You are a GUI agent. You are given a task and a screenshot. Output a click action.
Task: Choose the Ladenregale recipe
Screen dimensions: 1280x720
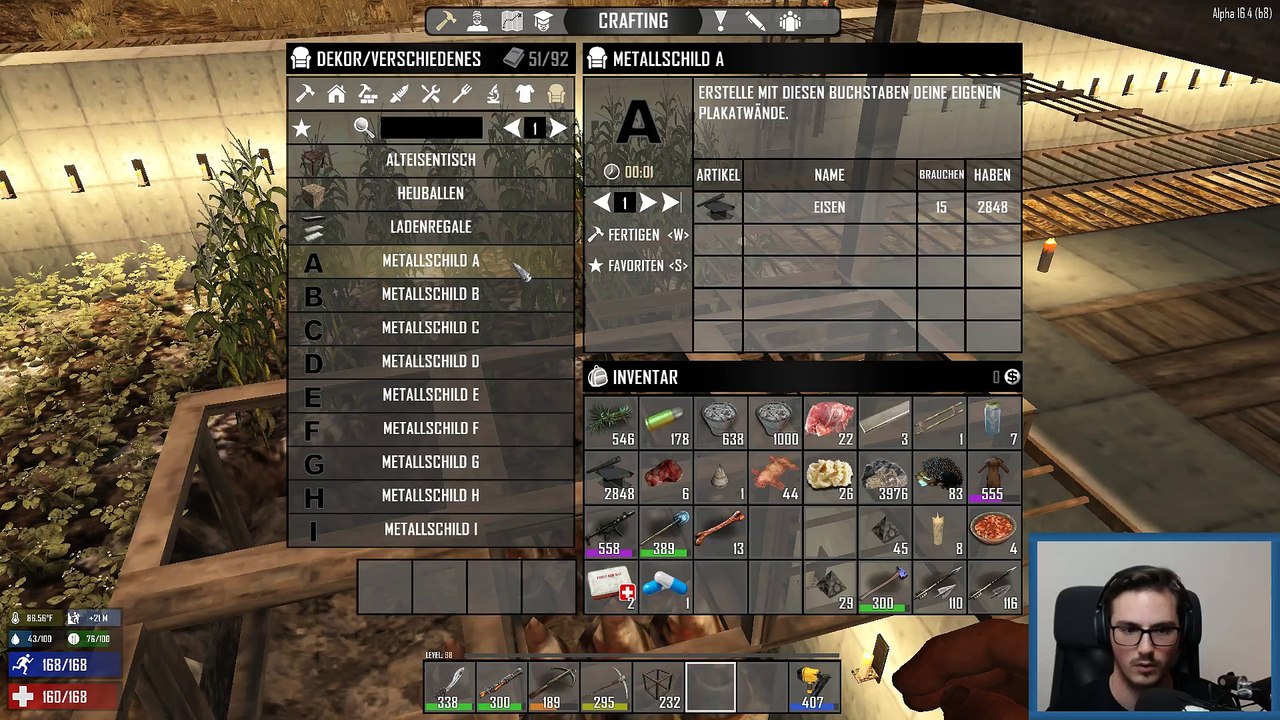[x=430, y=227]
